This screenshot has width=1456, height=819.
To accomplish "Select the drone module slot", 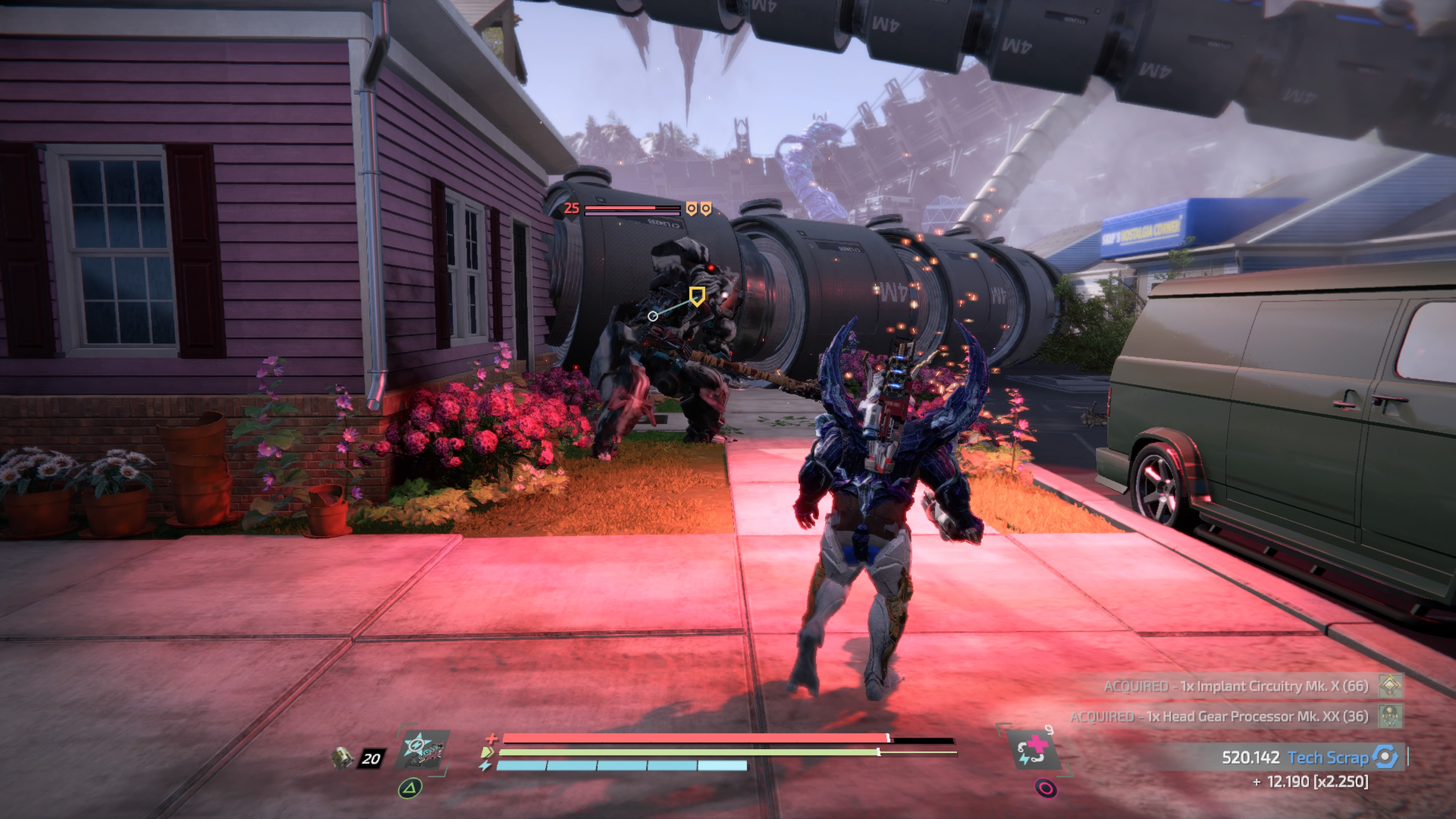I will (422, 748).
